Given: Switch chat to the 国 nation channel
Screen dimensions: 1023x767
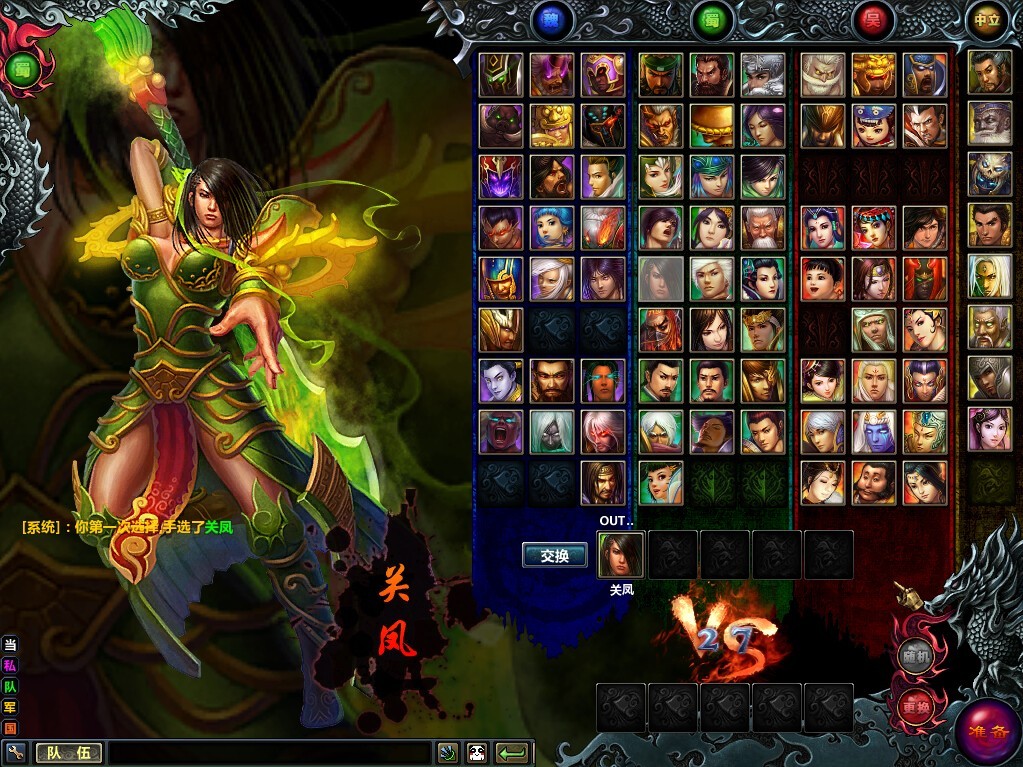Looking at the screenshot, I should click(10, 728).
